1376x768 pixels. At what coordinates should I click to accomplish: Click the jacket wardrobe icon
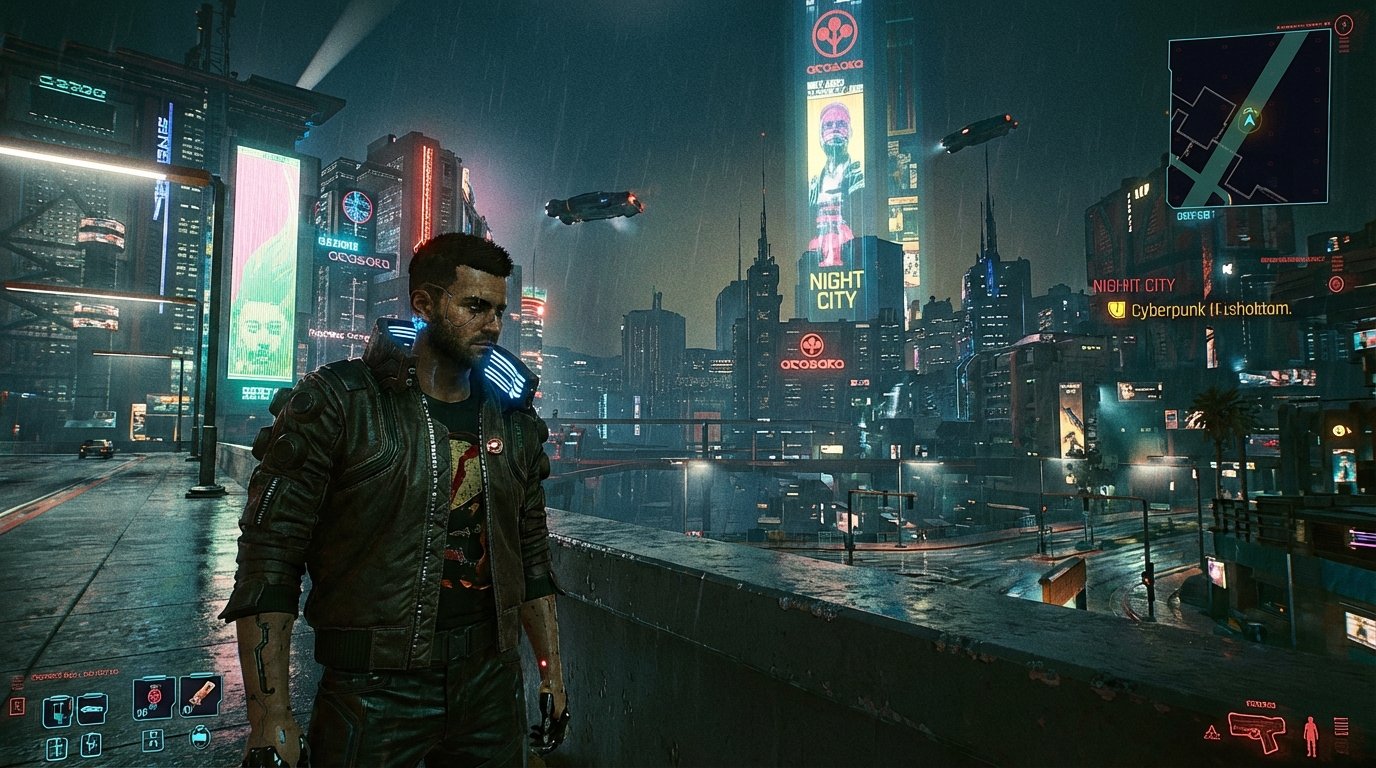coord(200,738)
